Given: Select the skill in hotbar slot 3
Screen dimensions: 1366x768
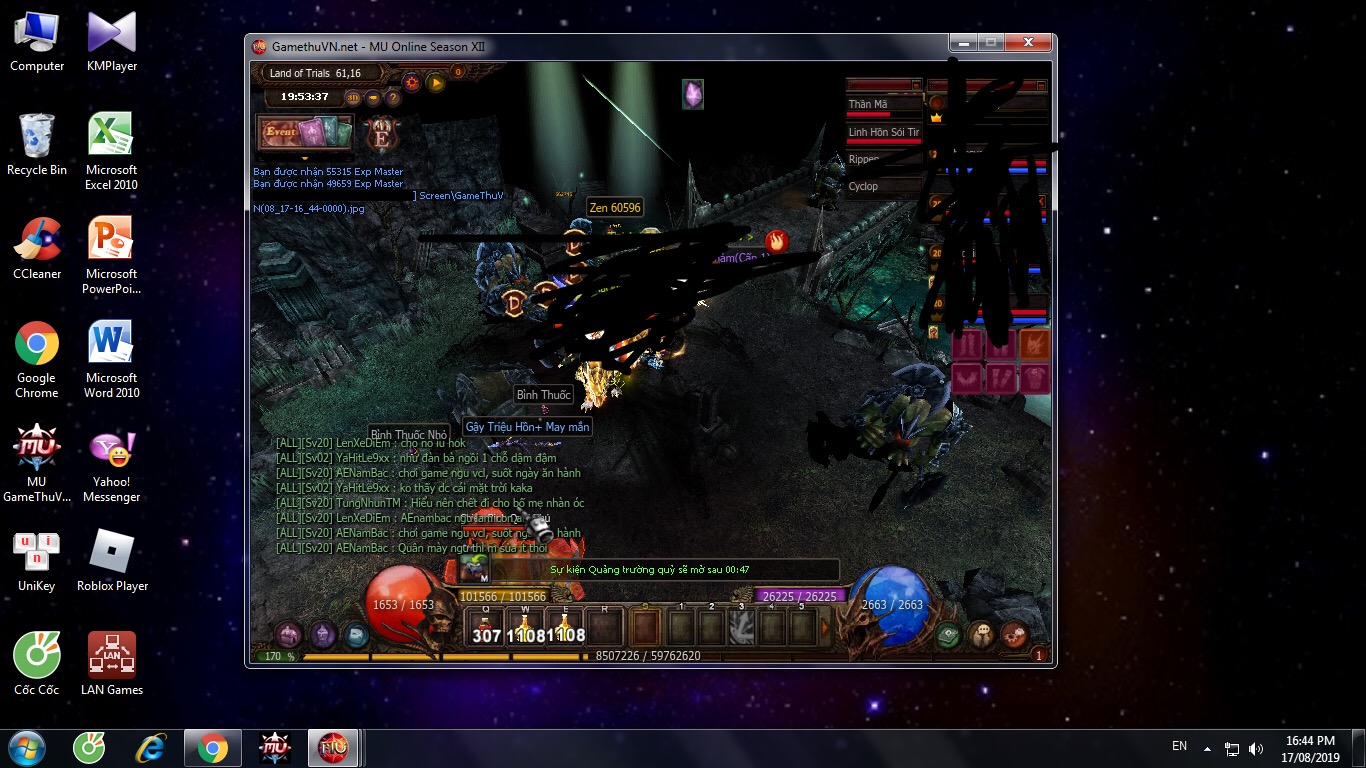Looking at the screenshot, I should click(x=741, y=628).
